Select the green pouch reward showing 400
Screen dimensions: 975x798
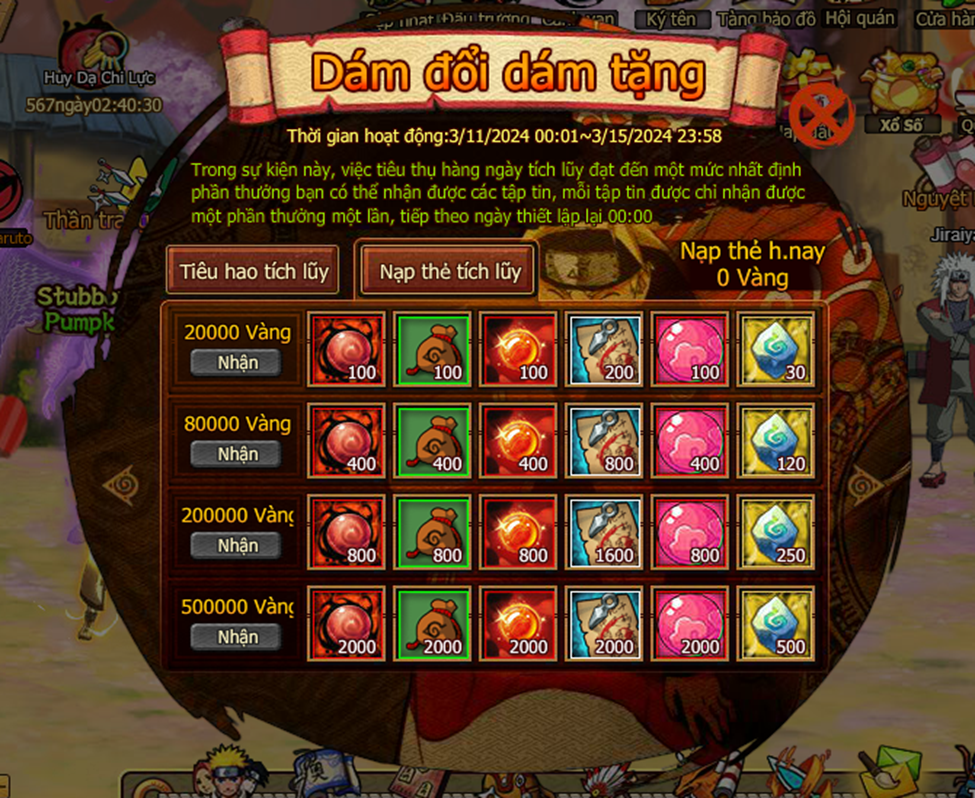432,440
